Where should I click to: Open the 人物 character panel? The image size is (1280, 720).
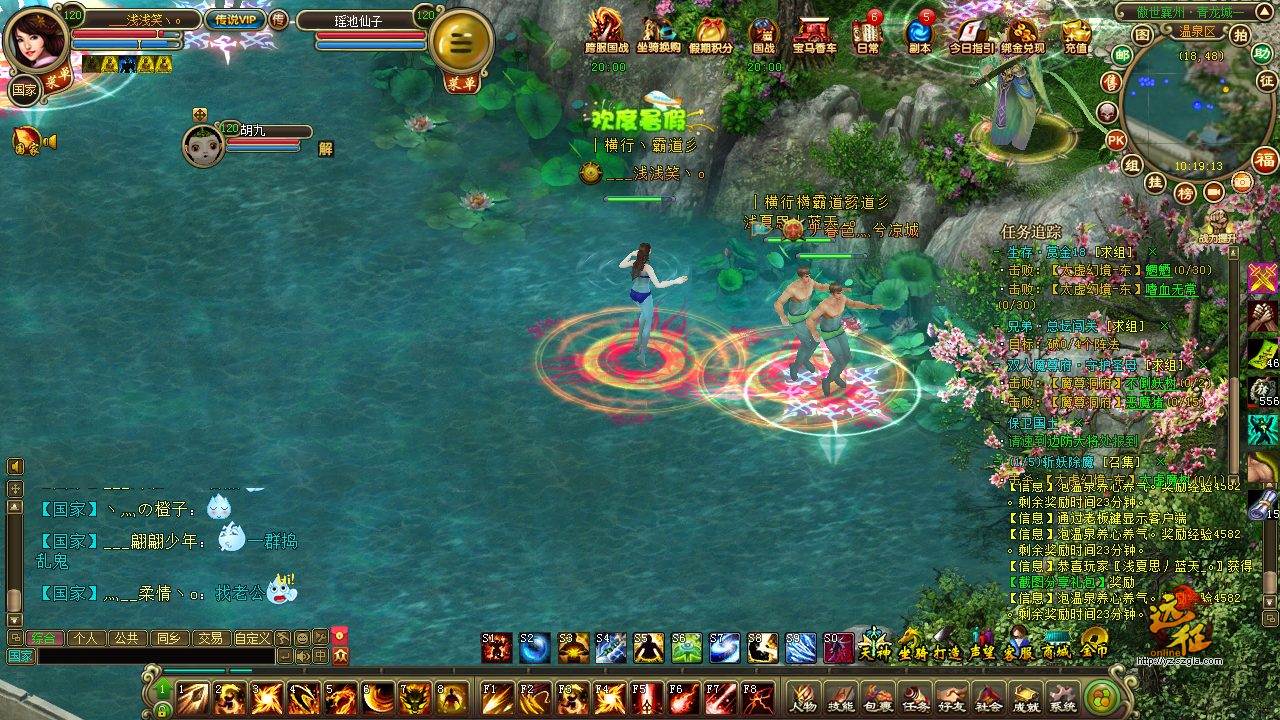803,697
